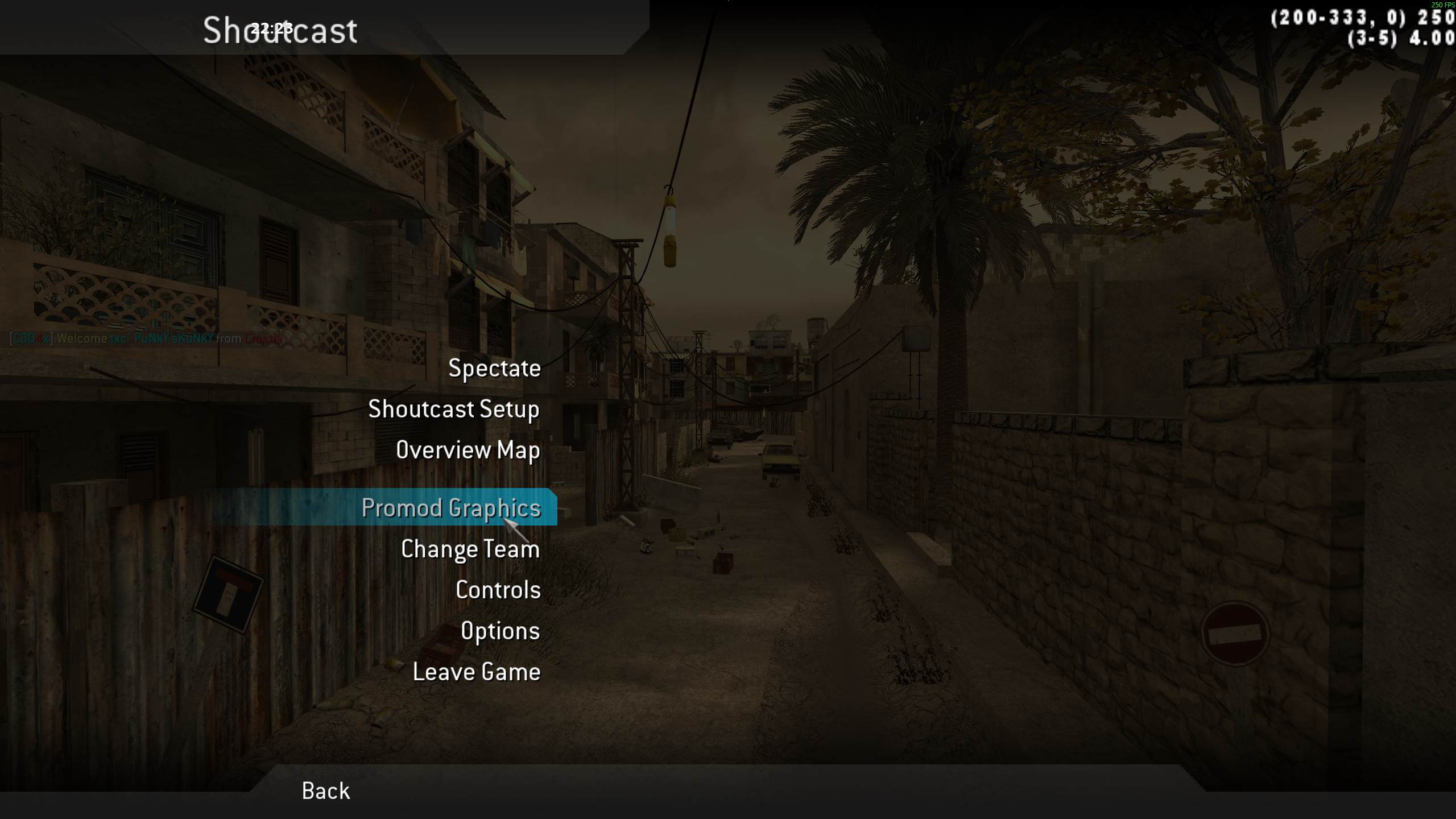Show the Overview Map
Image resolution: width=1456 pixels, height=819 pixels.
coord(468,450)
